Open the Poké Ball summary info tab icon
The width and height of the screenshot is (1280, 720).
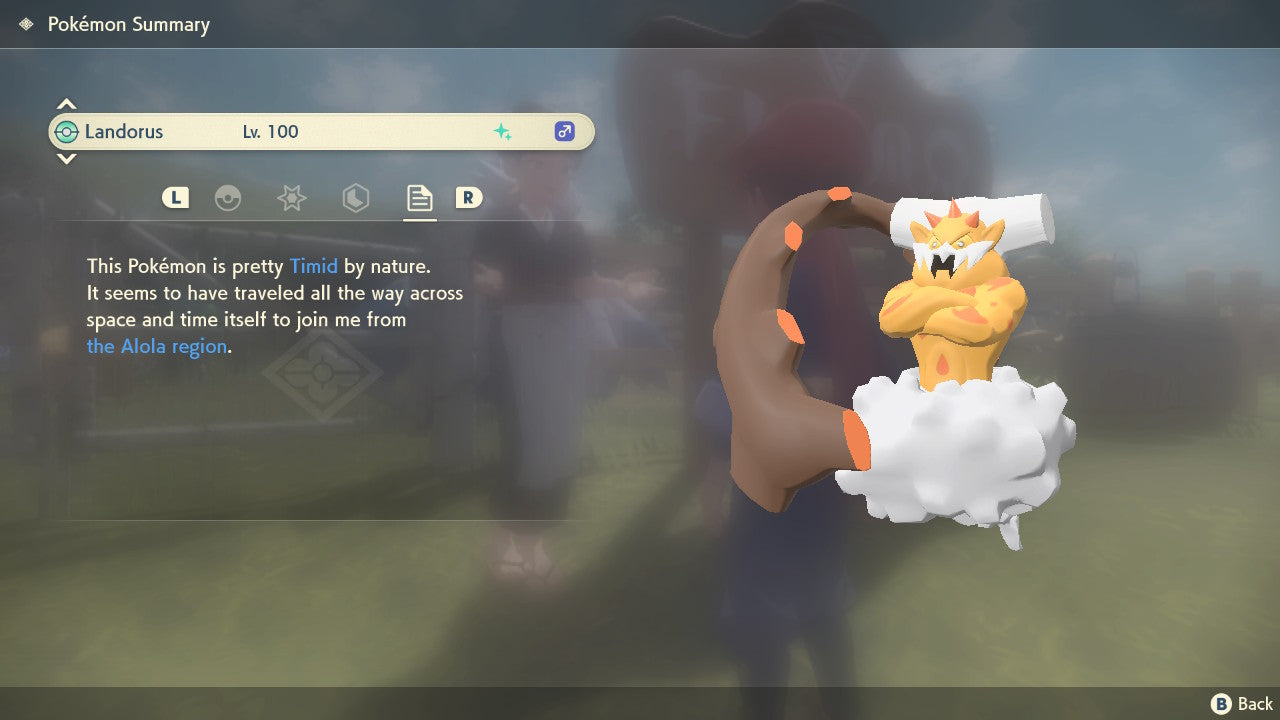pos(229,198)
